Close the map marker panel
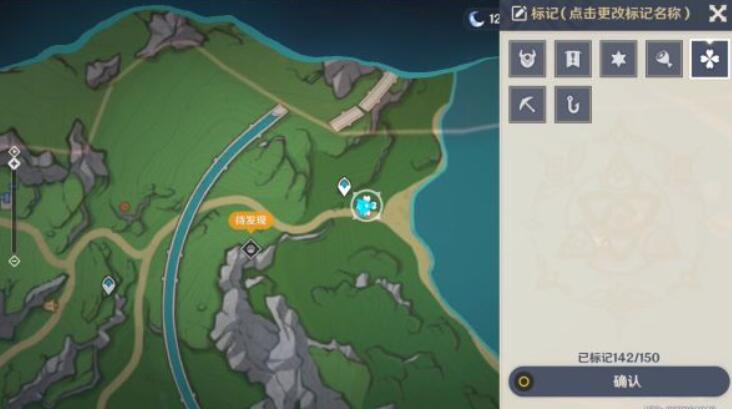 [x=717, y=13]
